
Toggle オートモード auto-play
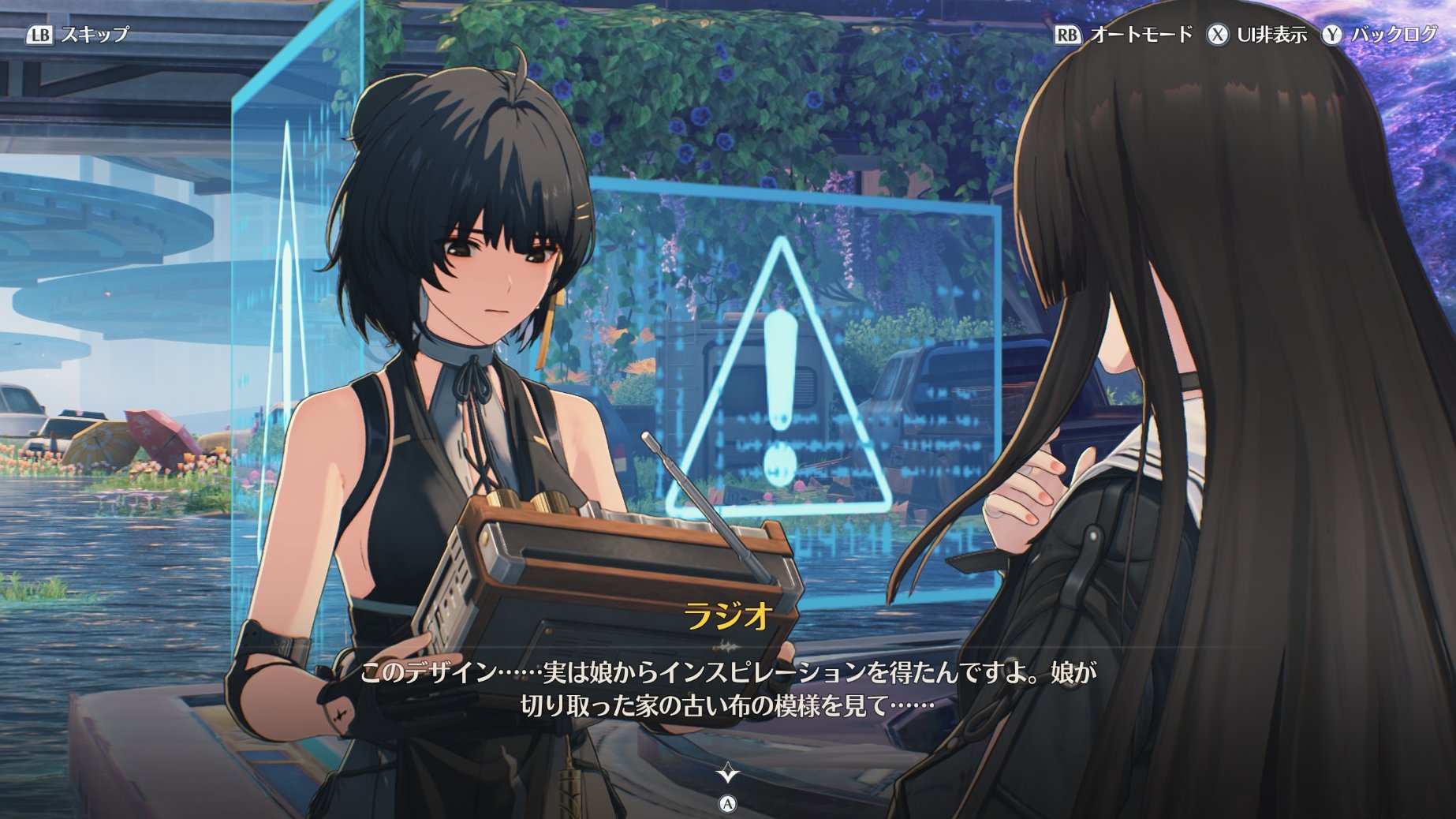pyautogui.click(x=1123, y=35)
